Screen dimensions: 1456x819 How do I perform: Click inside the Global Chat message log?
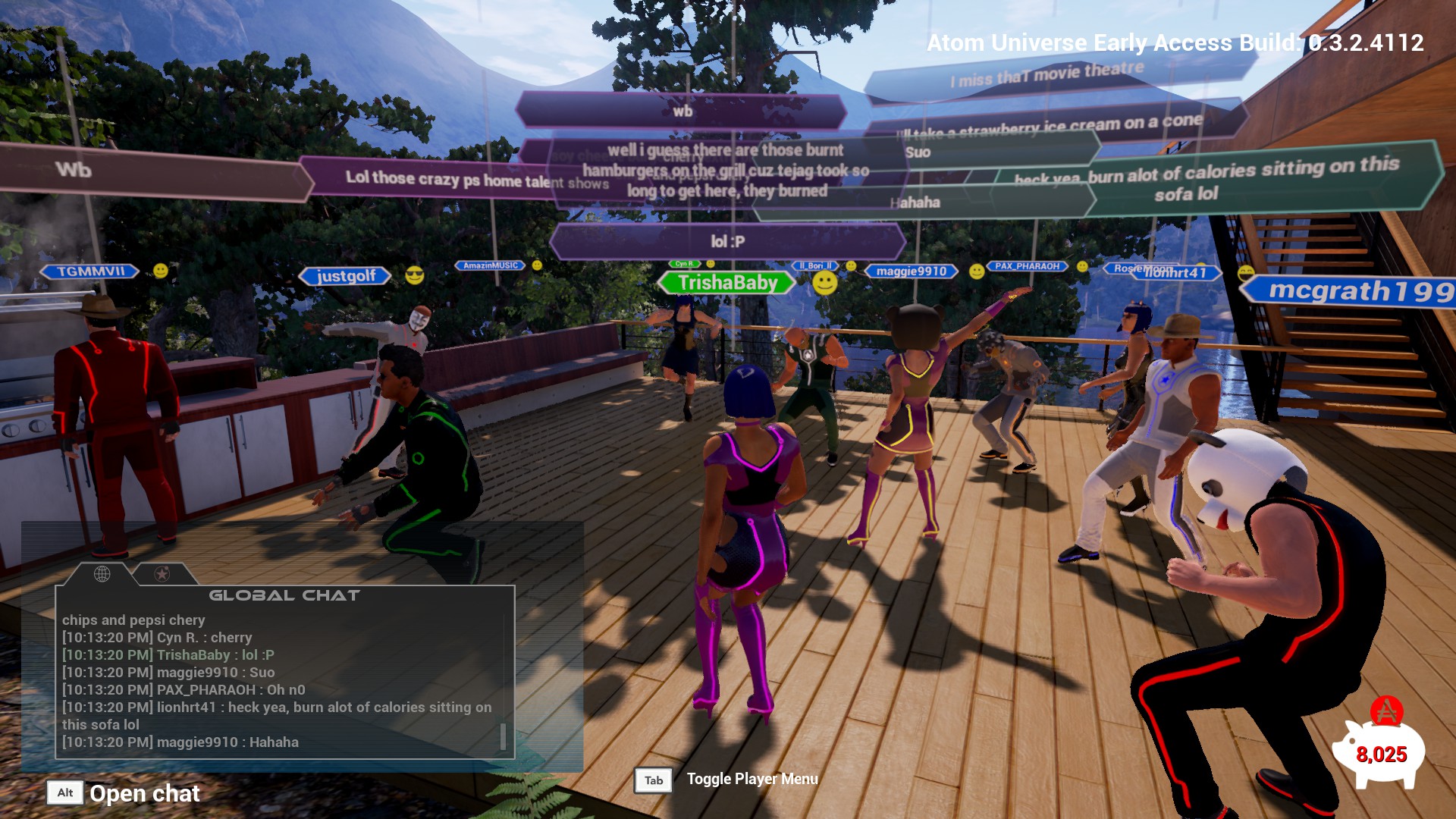tap(278, 681)
